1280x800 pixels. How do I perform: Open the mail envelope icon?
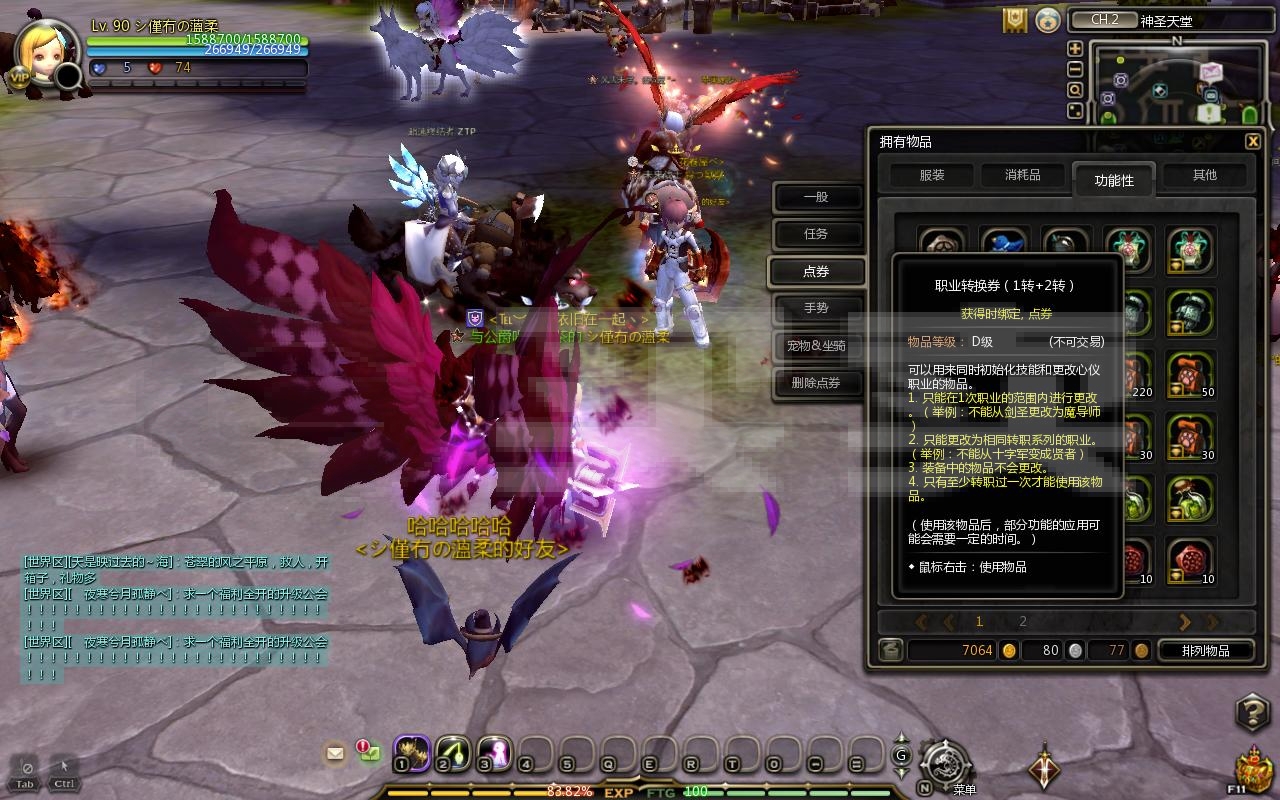[335, 752]
